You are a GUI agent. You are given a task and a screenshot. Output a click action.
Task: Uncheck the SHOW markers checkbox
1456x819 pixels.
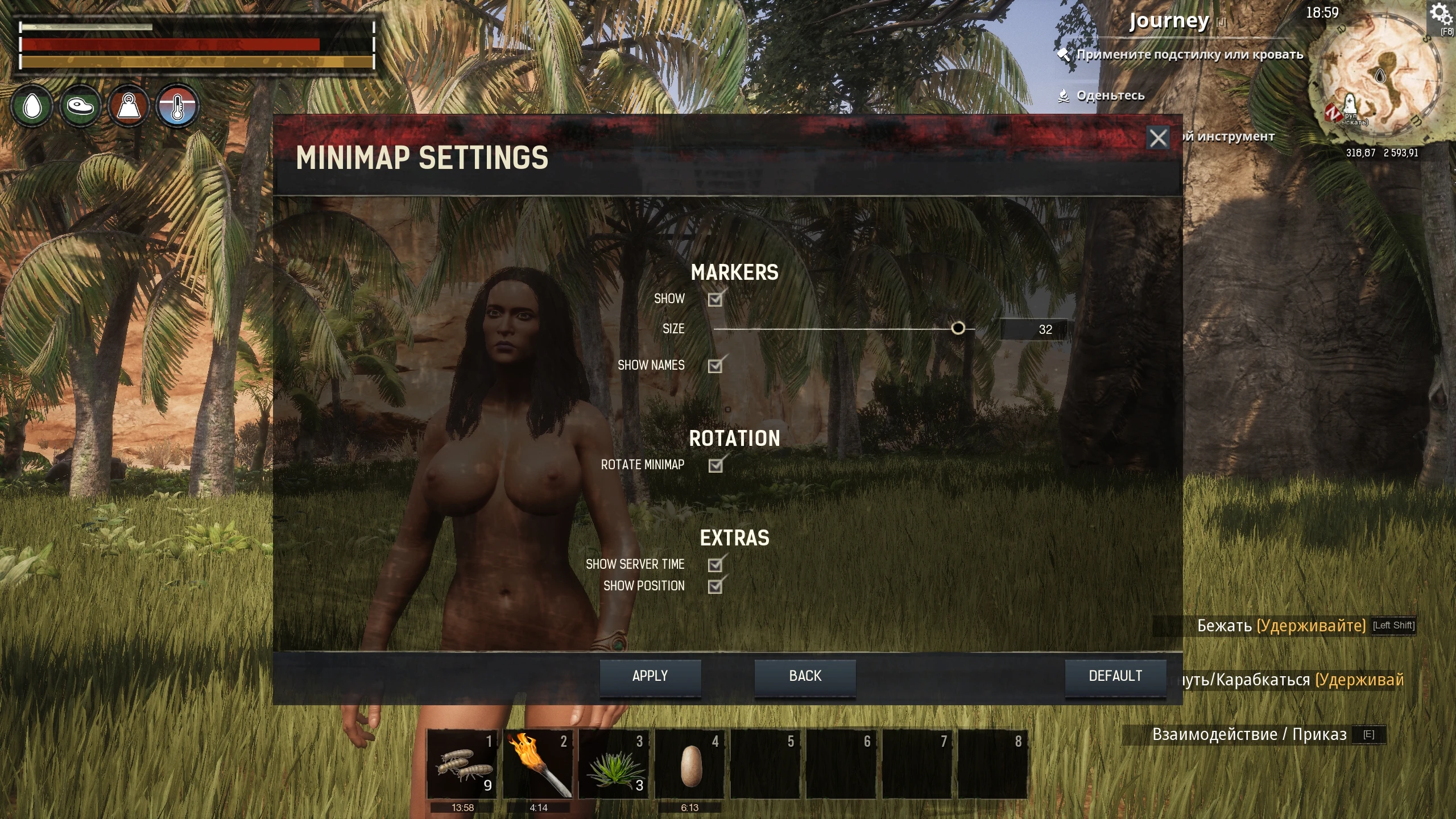[x=715, y=300]
